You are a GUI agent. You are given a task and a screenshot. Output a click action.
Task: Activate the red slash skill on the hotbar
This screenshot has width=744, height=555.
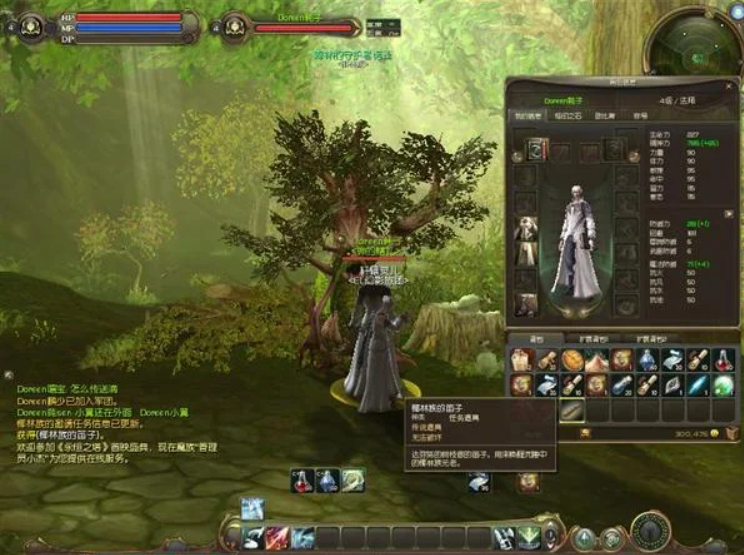278,537
